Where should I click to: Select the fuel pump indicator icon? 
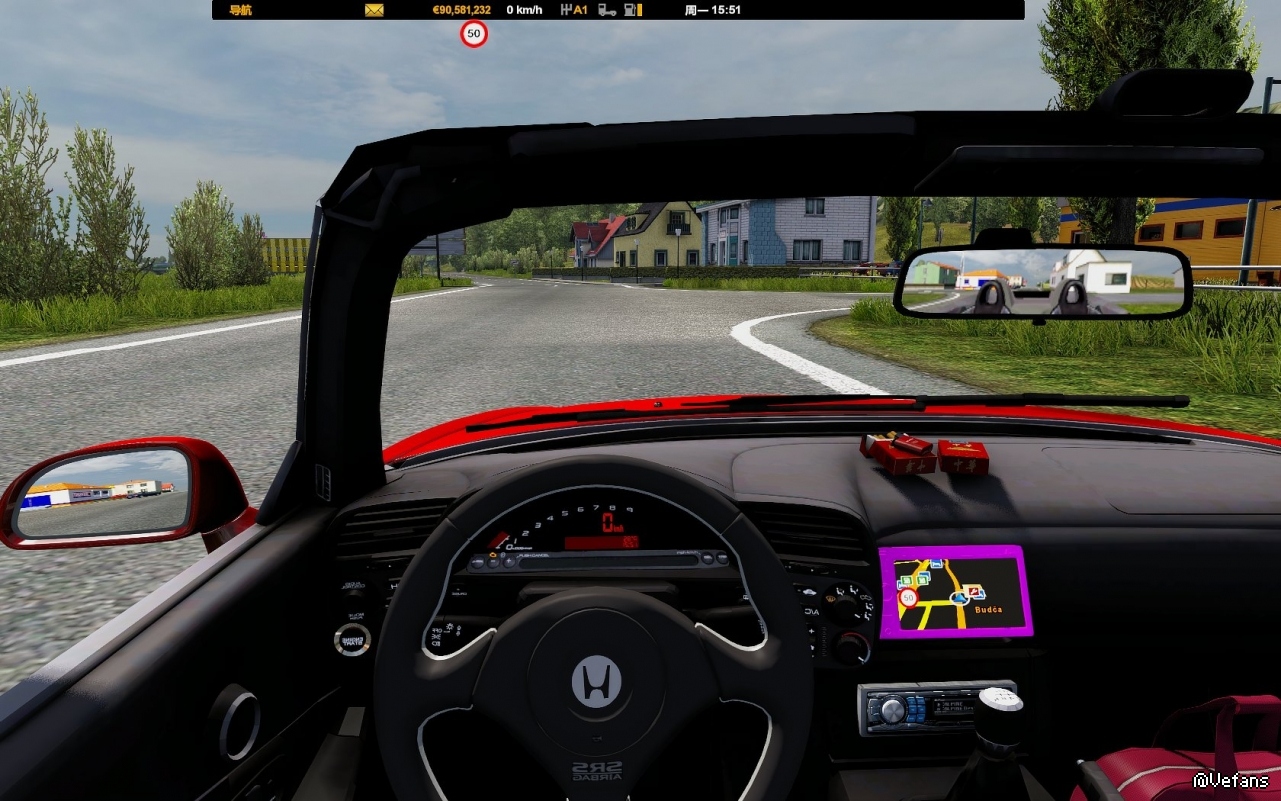[632, 10]
